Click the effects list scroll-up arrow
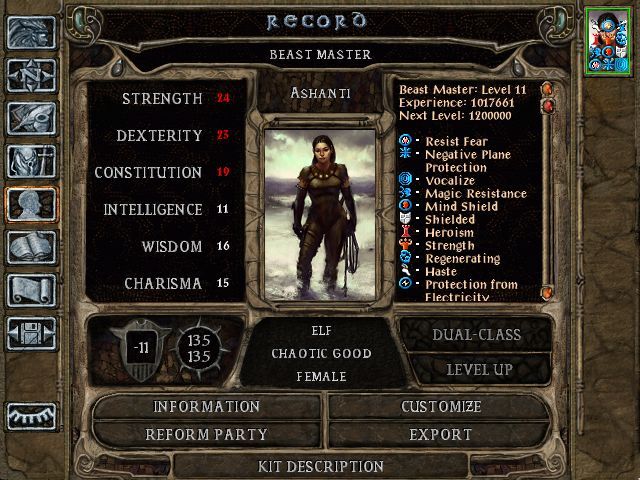 pyautogui.click(x=547, y=89)
